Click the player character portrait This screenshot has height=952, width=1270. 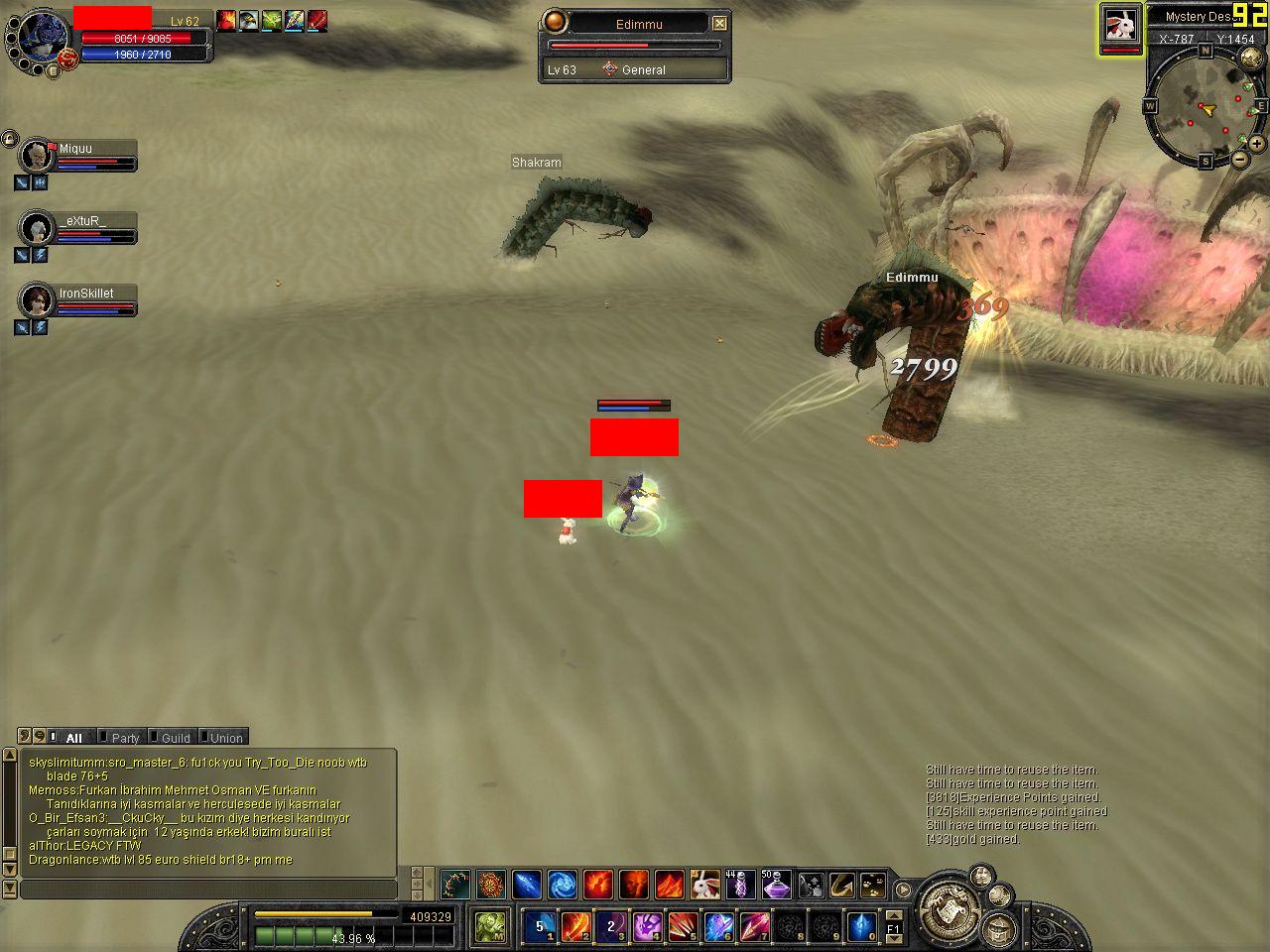pos(40,38)
